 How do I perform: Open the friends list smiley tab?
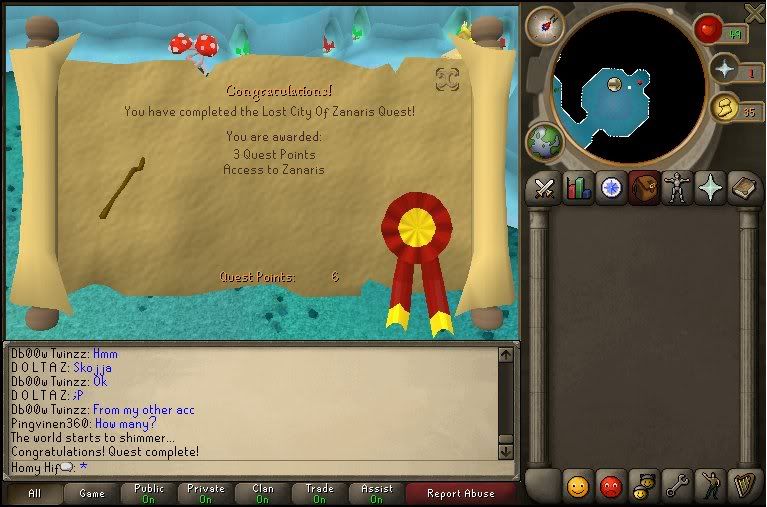coord(577,487)
